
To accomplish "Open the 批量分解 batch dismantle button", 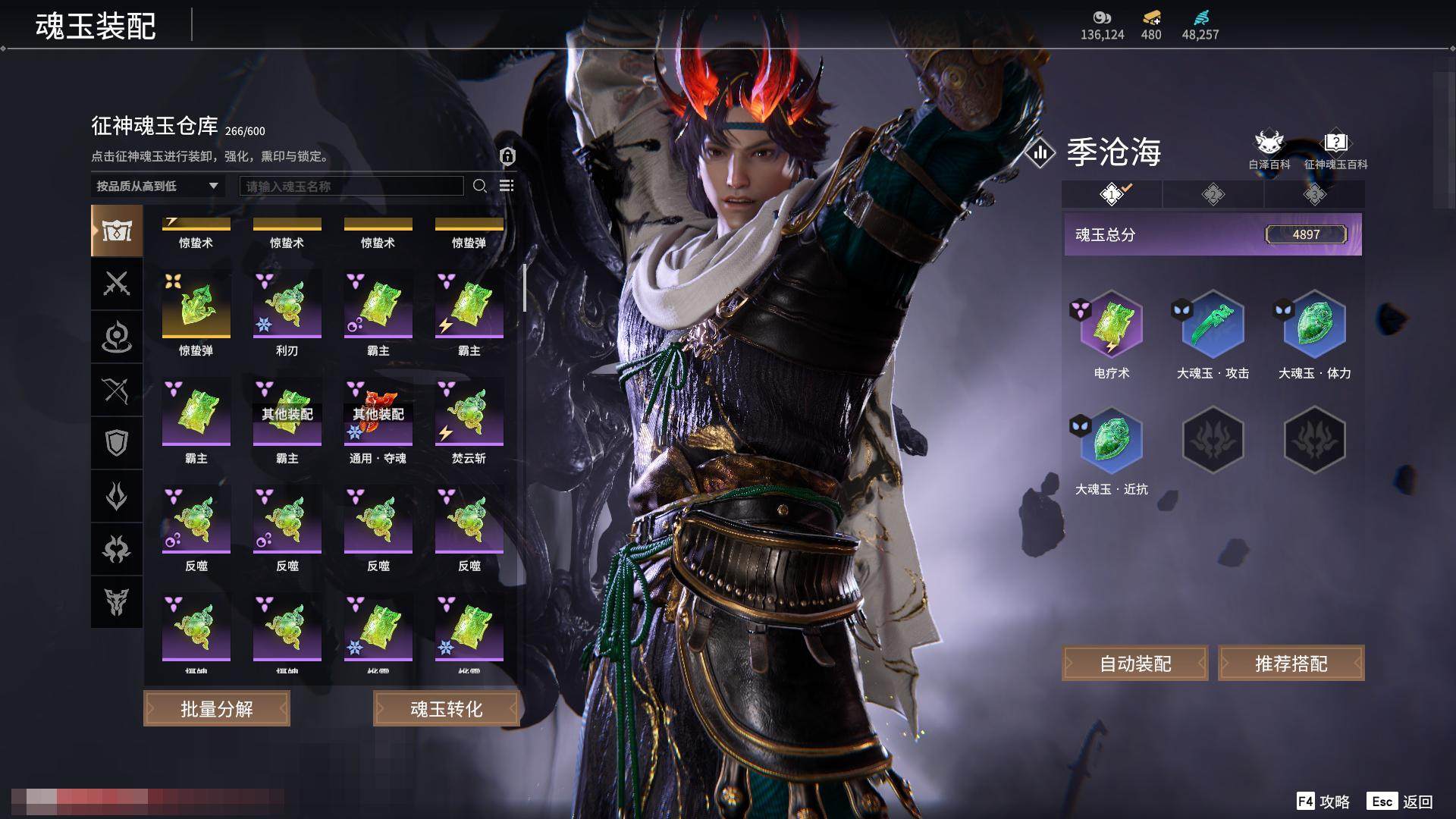I will click(217, 708).
